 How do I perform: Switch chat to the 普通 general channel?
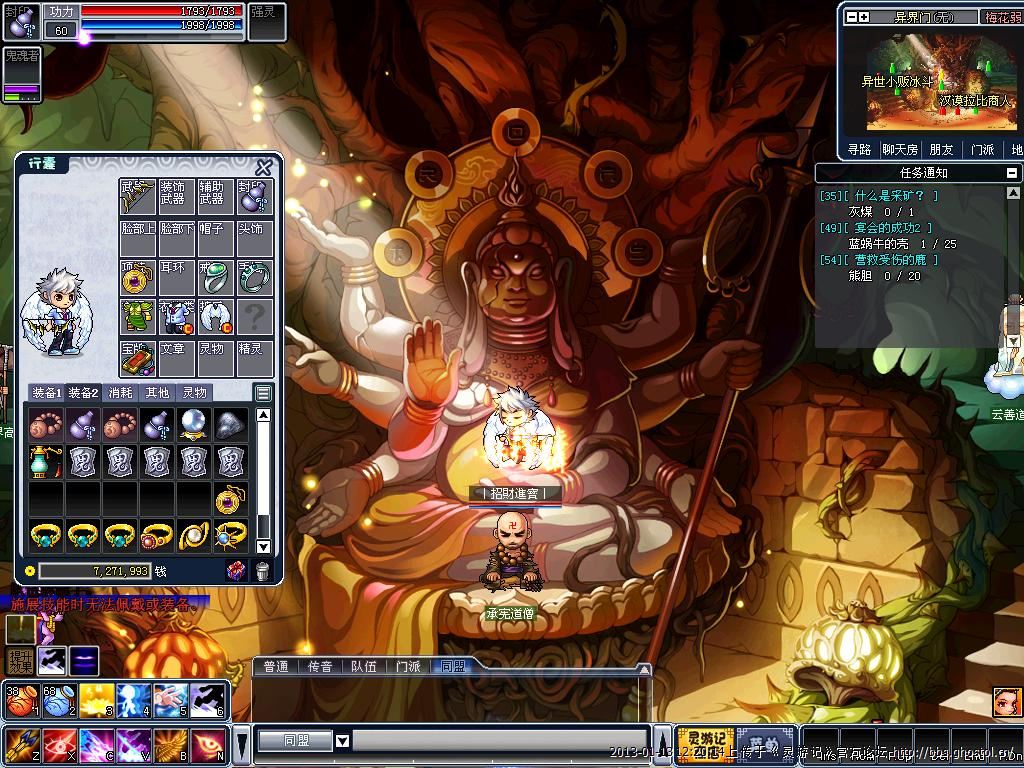click(275, 666)
